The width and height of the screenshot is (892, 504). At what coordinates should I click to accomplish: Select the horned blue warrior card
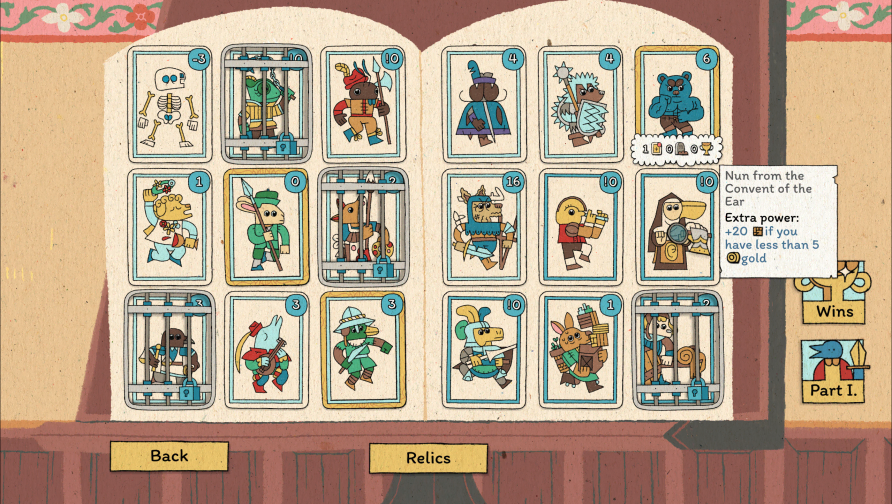click(484, 228)
